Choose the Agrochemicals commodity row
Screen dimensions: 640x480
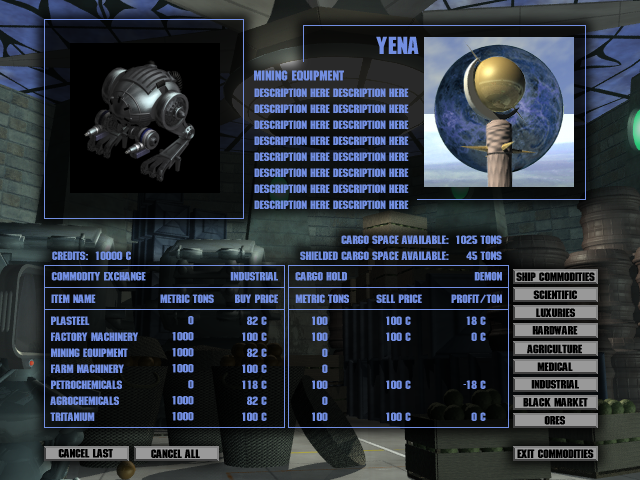pyautogui.click(x=84, y=401)
